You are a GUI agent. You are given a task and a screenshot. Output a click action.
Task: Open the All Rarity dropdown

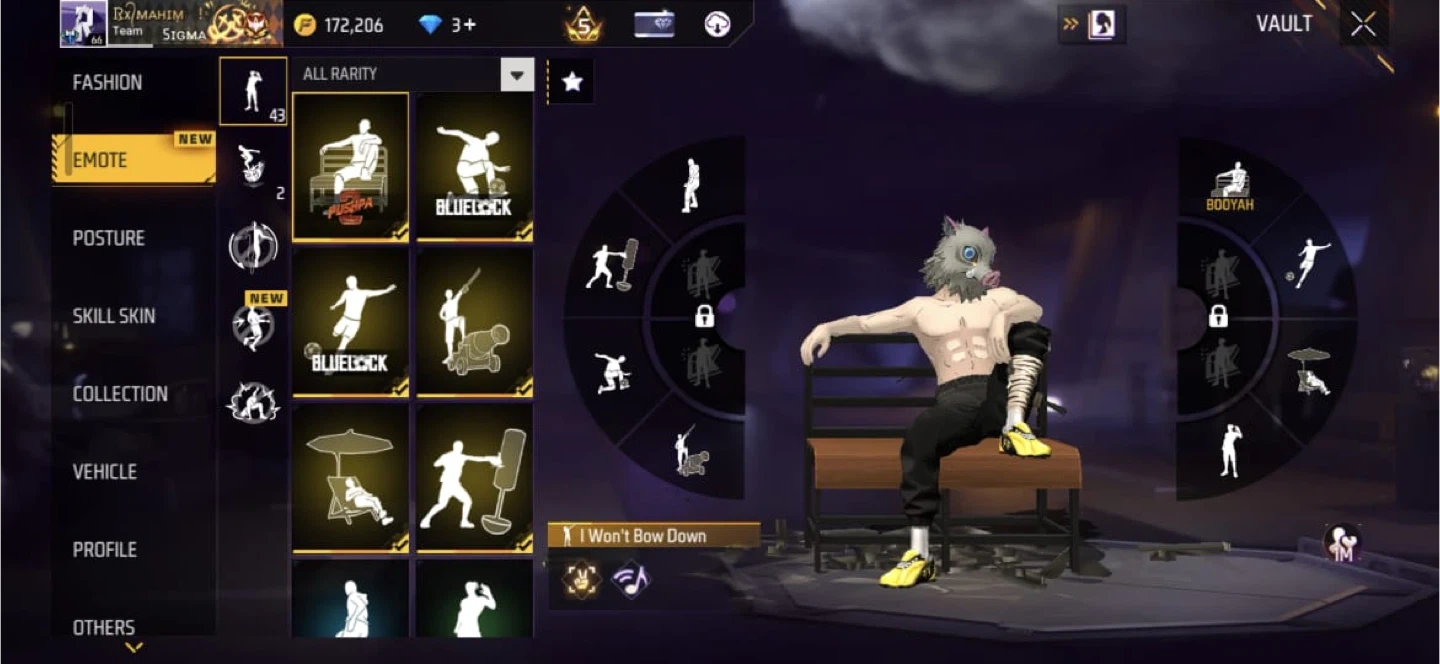tap(516, 74)
